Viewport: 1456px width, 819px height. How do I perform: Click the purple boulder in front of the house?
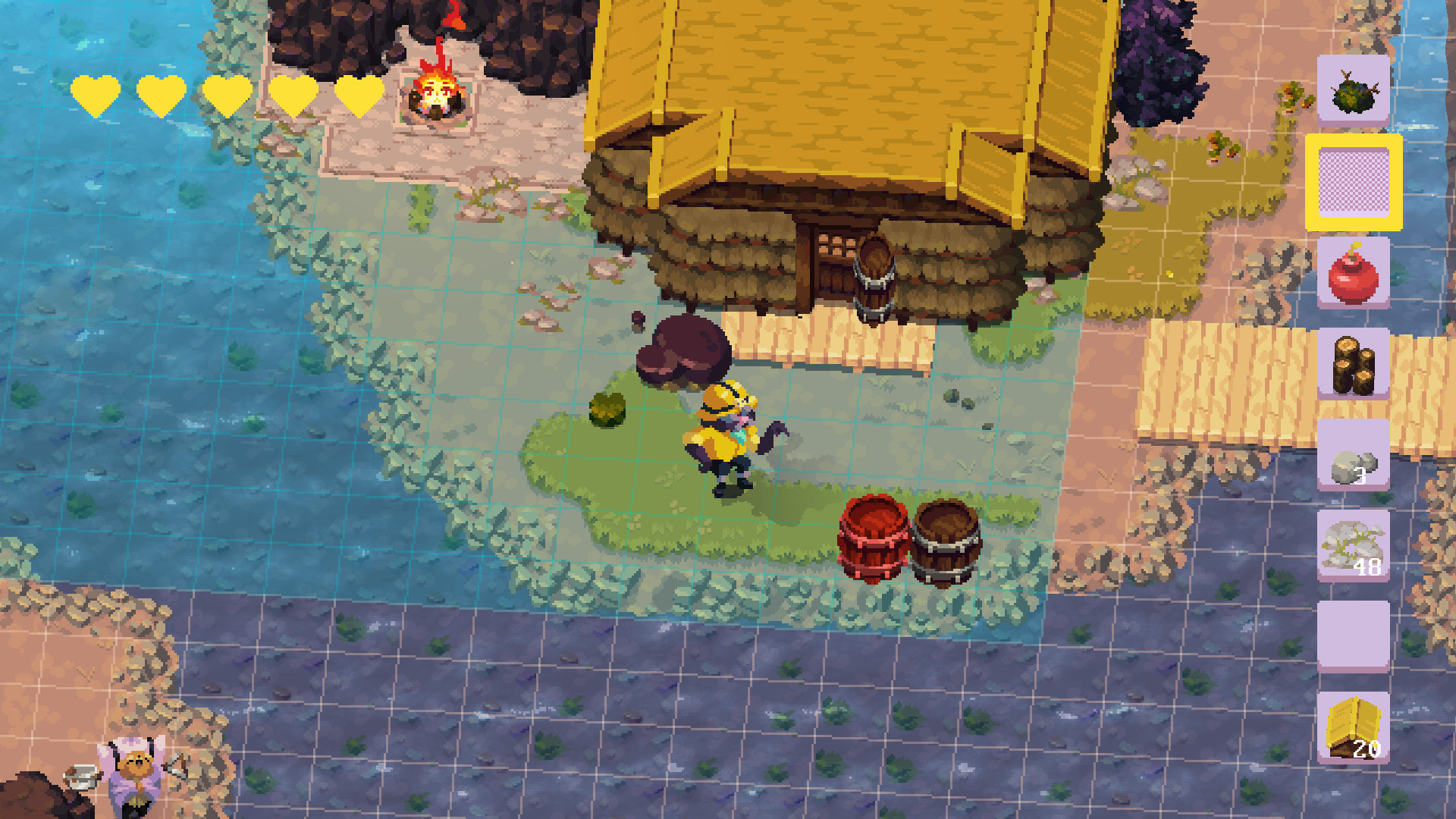681,349
